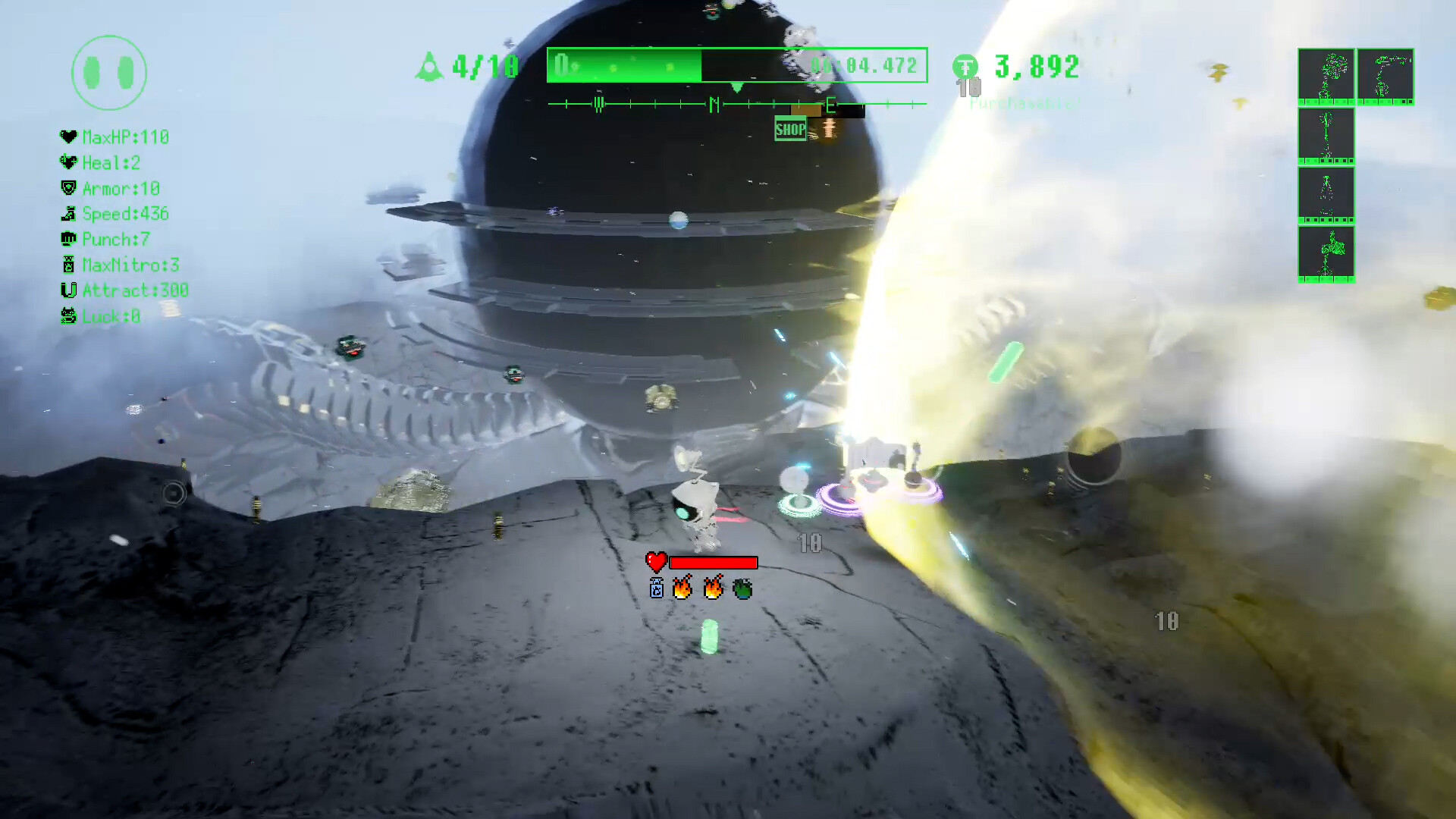Screen dimensions: 1456x819
Task: Click the pause icon in the top-left circle
Action: click(x=108, y=72)
